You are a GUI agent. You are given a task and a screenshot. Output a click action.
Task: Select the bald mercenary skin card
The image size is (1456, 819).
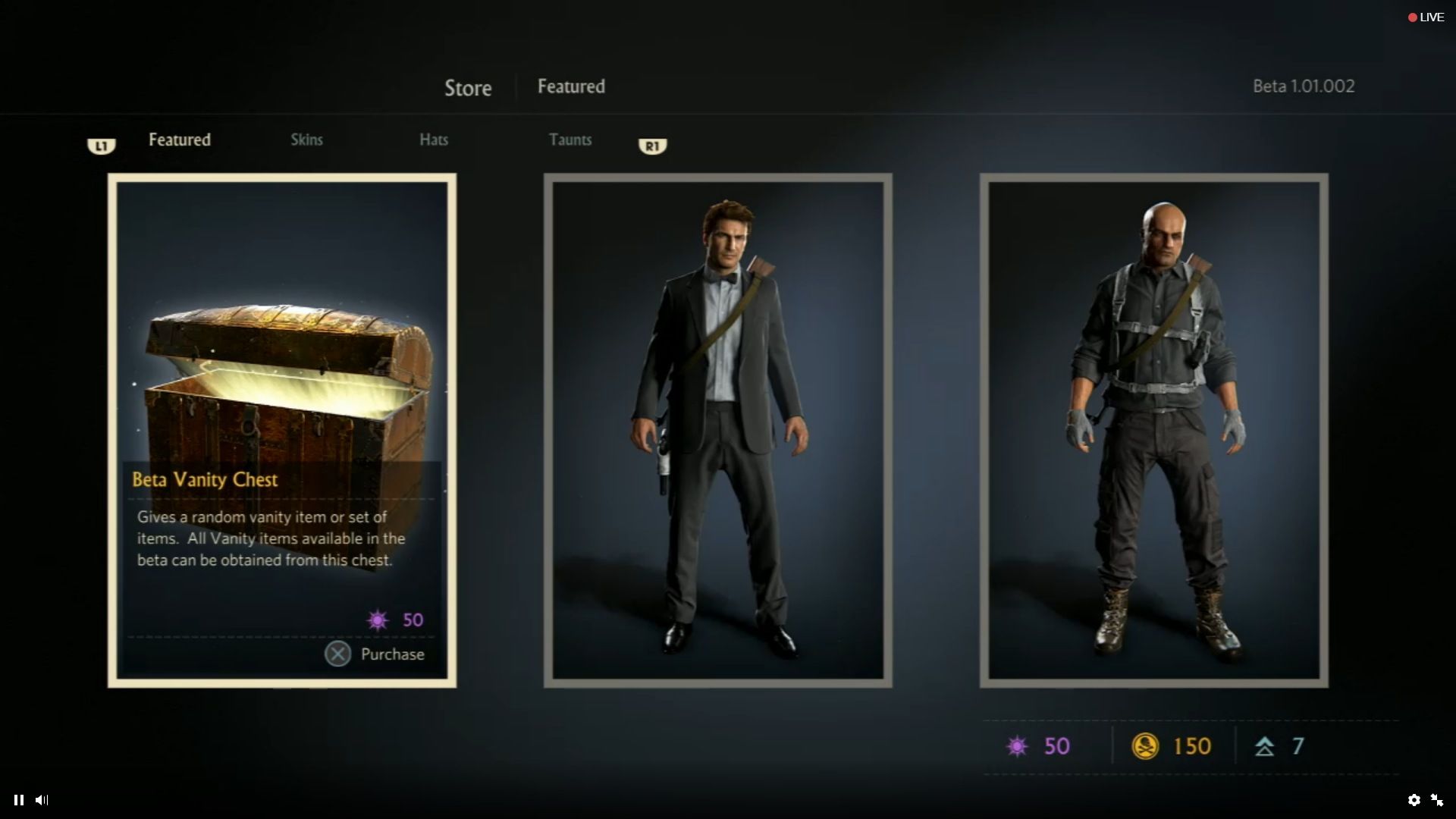(1154, 428)
